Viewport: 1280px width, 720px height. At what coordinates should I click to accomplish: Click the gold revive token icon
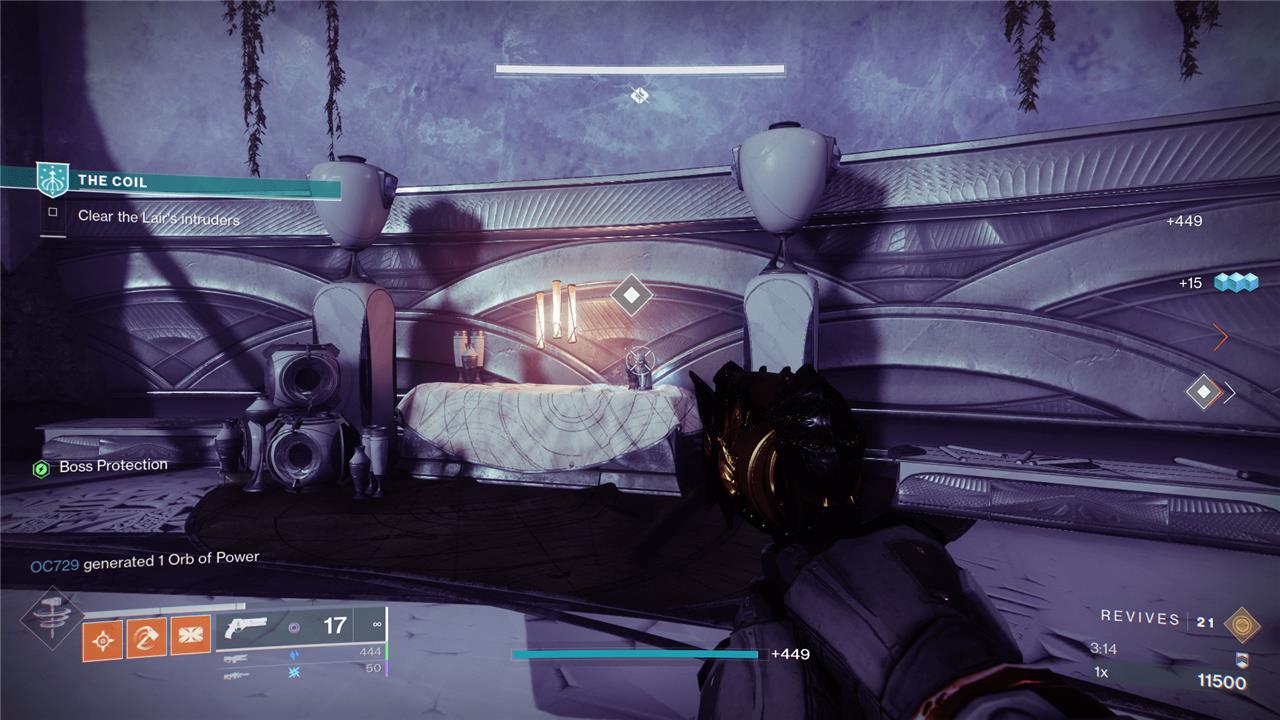[x=1243, y=623]
